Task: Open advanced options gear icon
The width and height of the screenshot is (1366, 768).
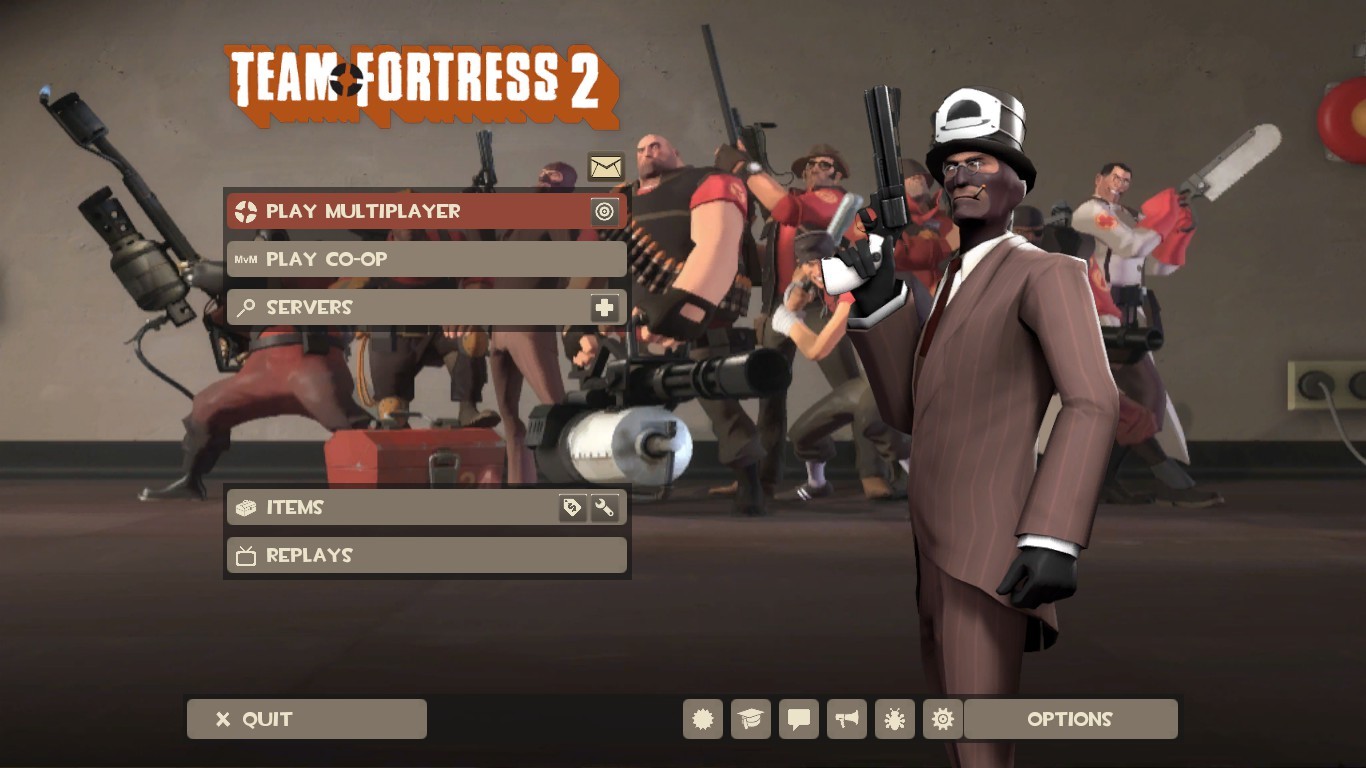Action: click(x=942, y=718)
